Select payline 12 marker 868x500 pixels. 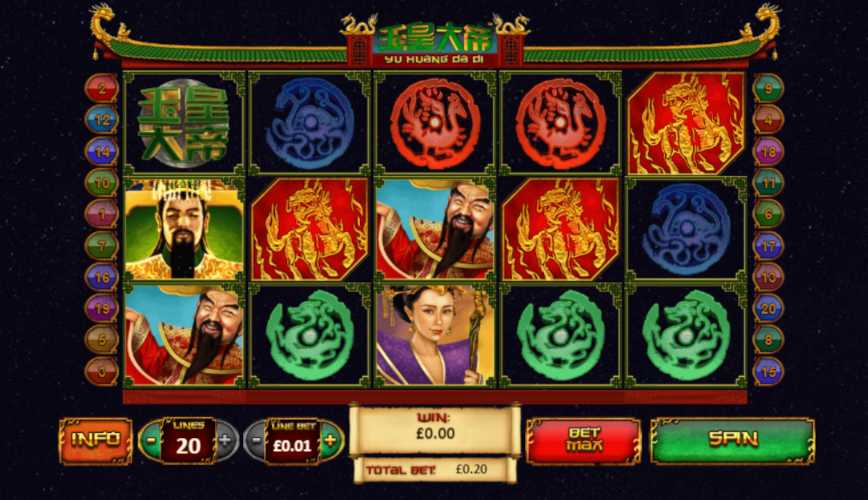click(x=101, y=119)
